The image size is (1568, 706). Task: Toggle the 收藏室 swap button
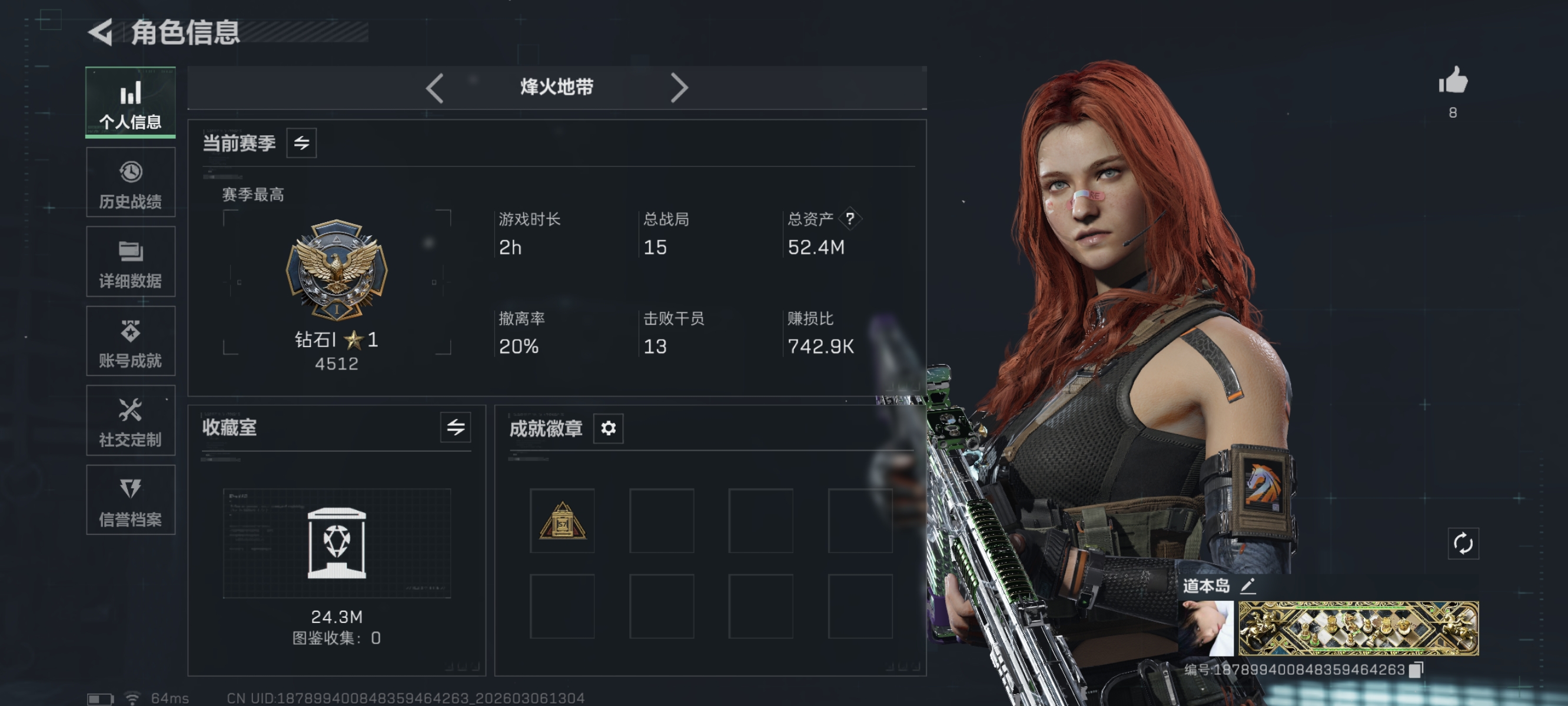point(456,427)
